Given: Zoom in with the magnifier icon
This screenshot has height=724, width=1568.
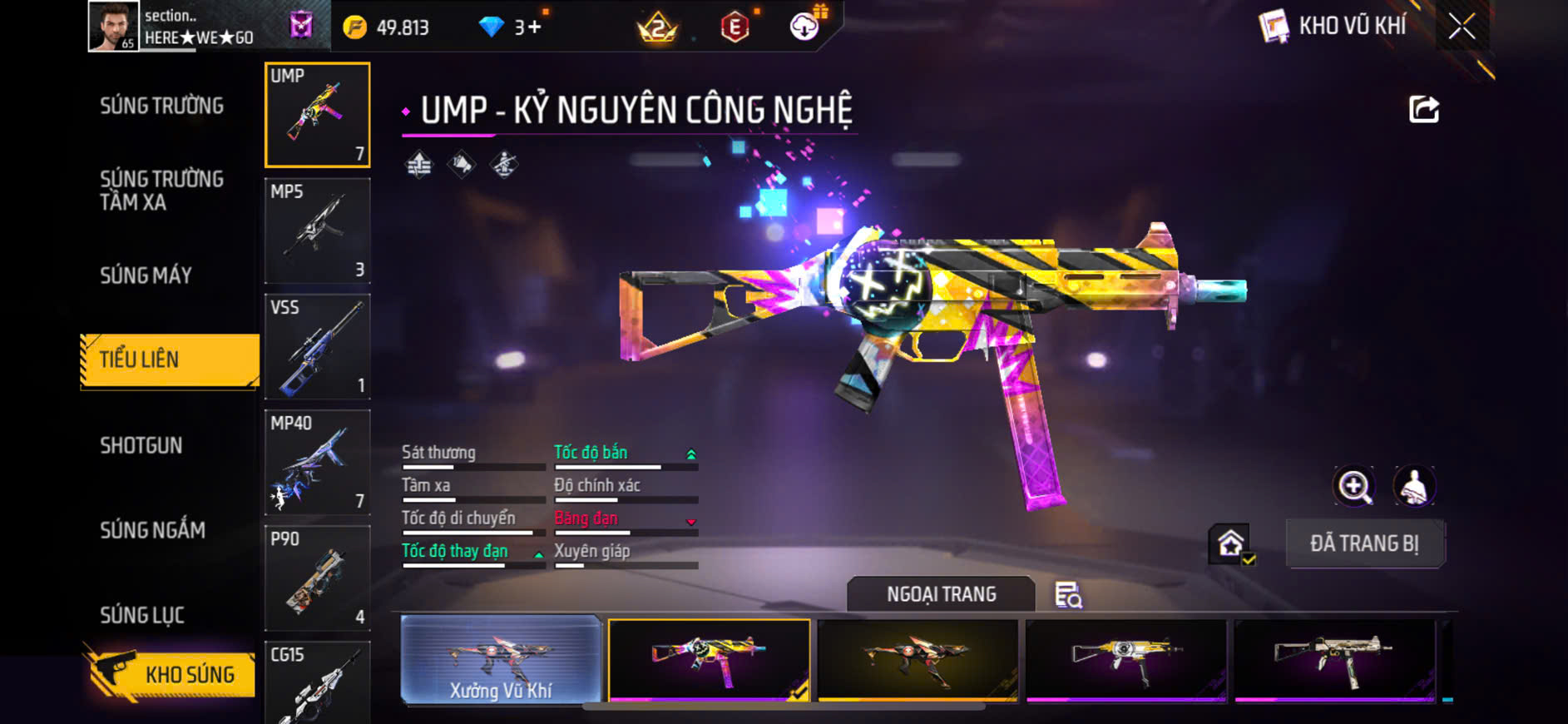Looking at the screenshot, I should click(1354, 486).
